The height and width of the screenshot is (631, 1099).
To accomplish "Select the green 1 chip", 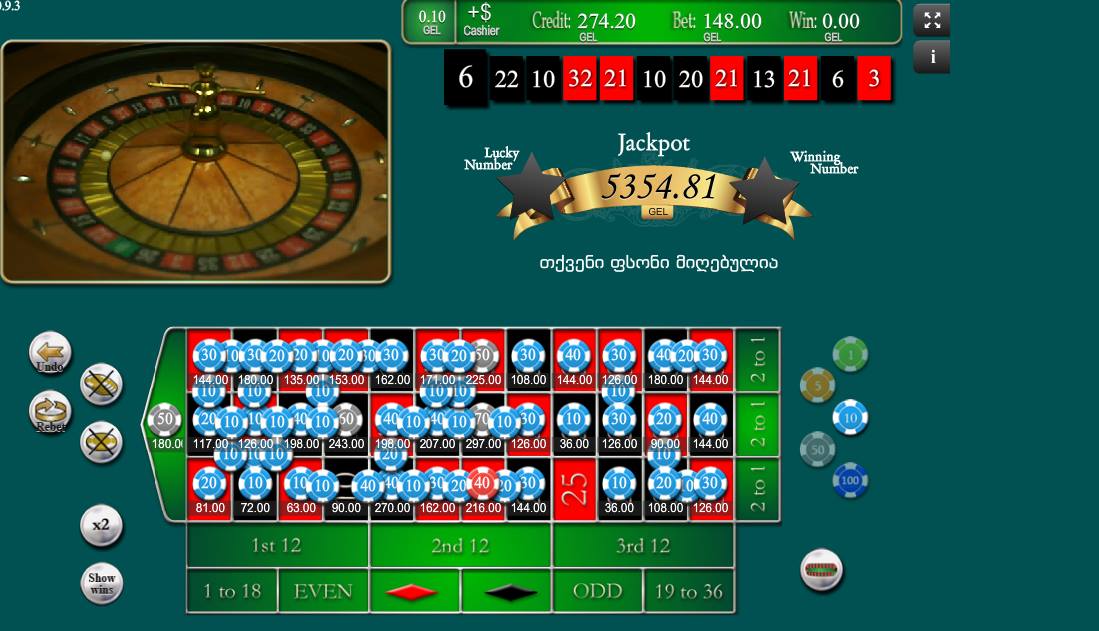I will click(850, 353).
